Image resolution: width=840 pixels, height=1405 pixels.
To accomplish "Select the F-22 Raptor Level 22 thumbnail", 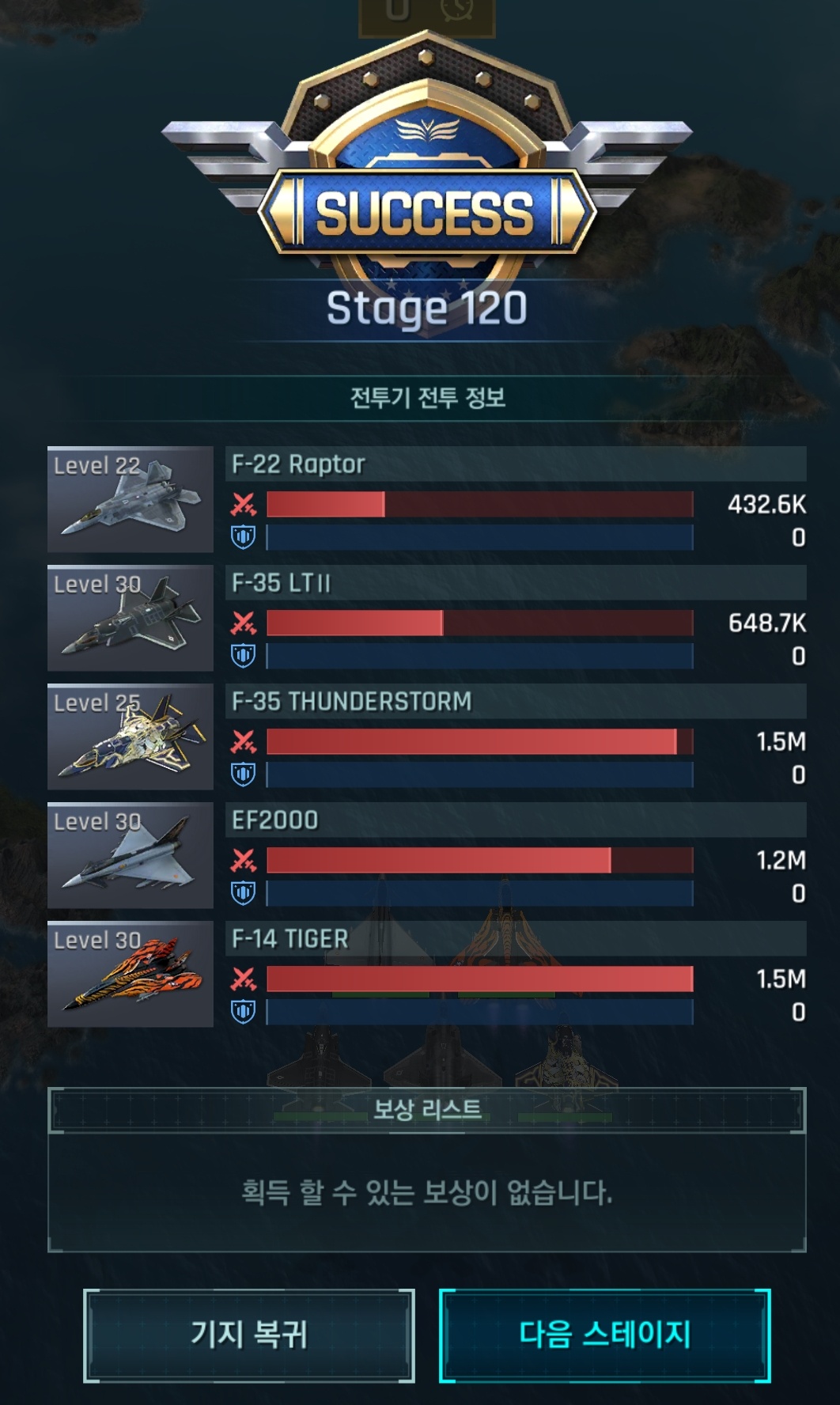I will (131, 499).
